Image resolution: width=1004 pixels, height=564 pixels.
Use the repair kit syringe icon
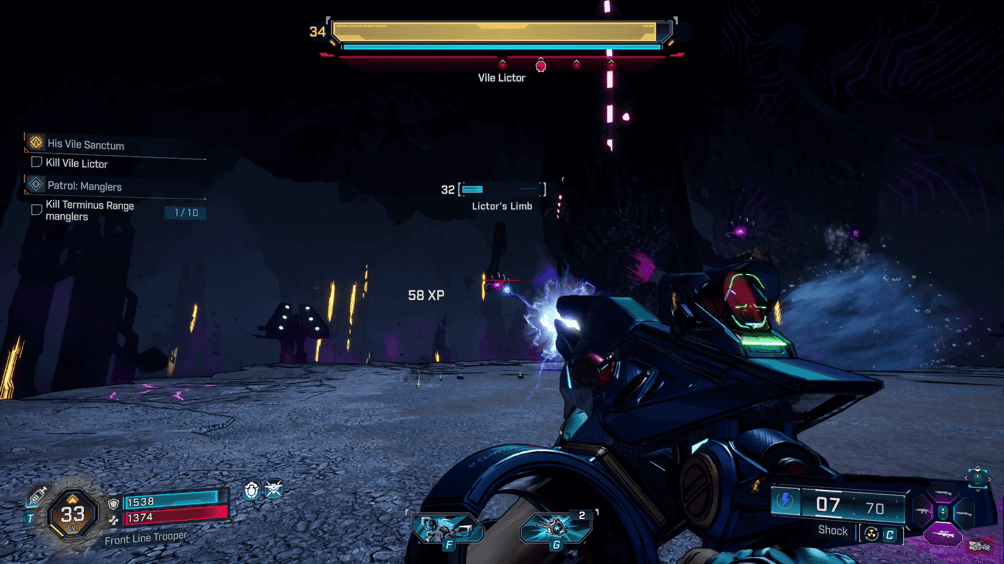[x=37, y=496]
